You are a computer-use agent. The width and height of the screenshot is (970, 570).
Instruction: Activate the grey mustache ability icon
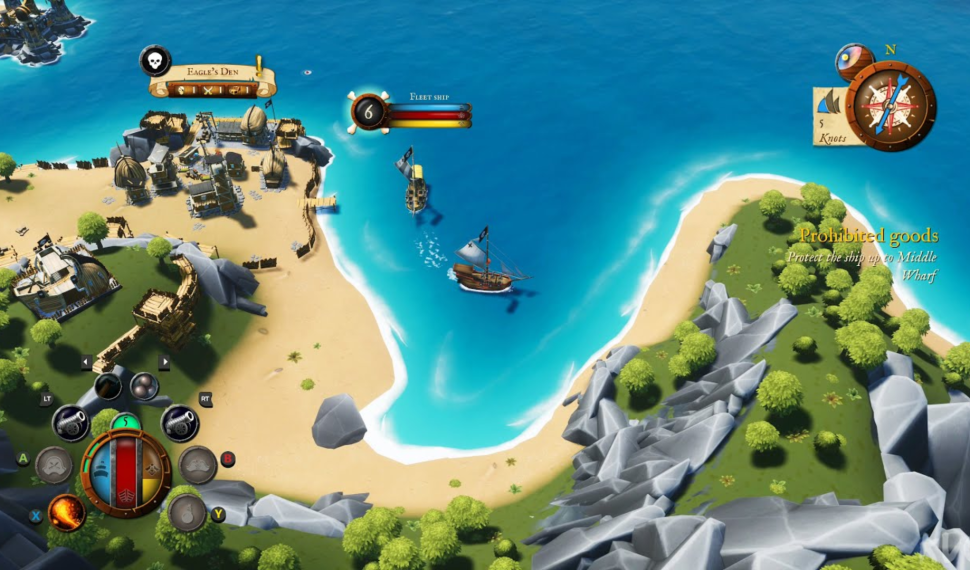198,465
